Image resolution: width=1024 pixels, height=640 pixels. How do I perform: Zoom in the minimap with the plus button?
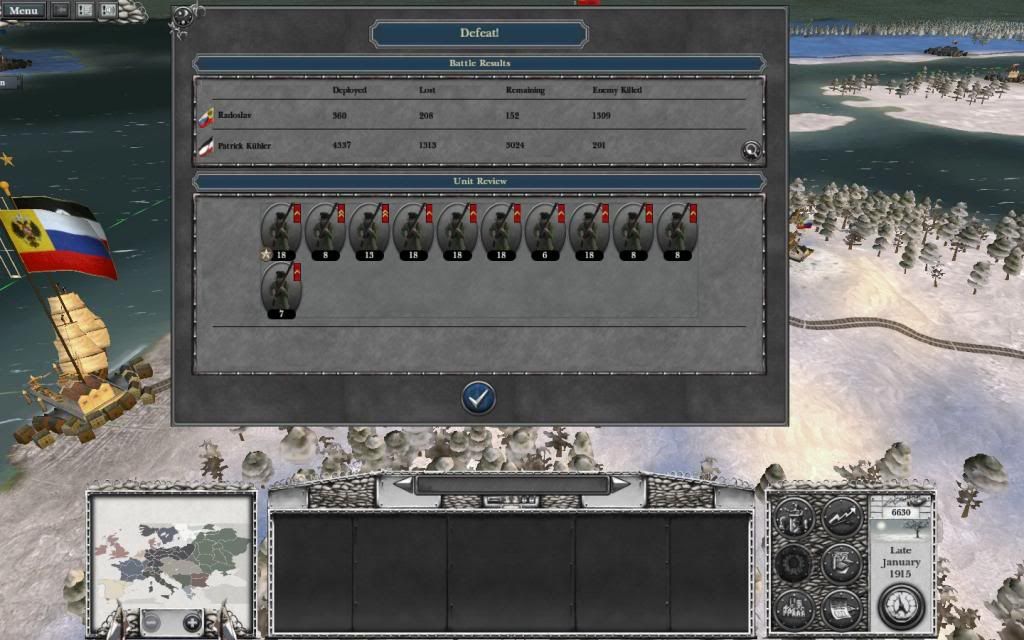[x=188, y=620]
